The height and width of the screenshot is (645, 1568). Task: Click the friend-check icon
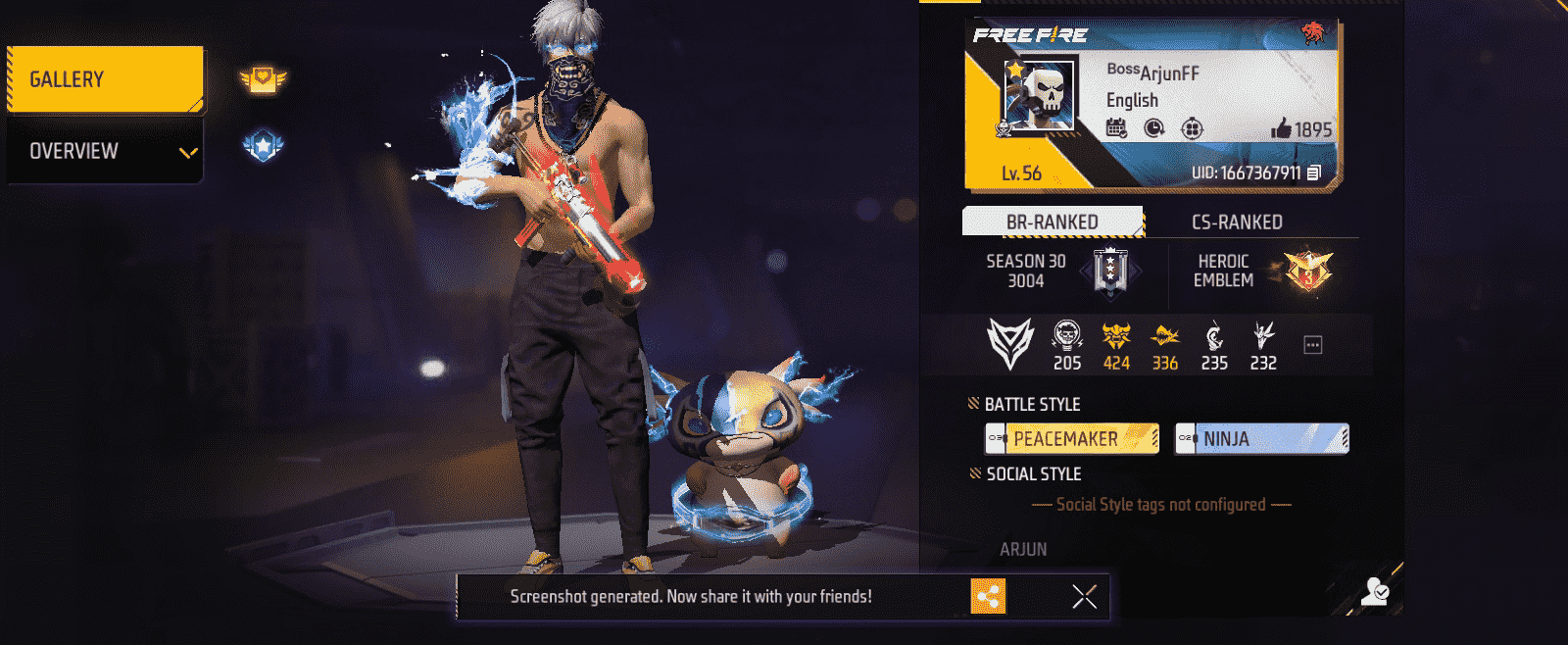(x=1375, y=590)
